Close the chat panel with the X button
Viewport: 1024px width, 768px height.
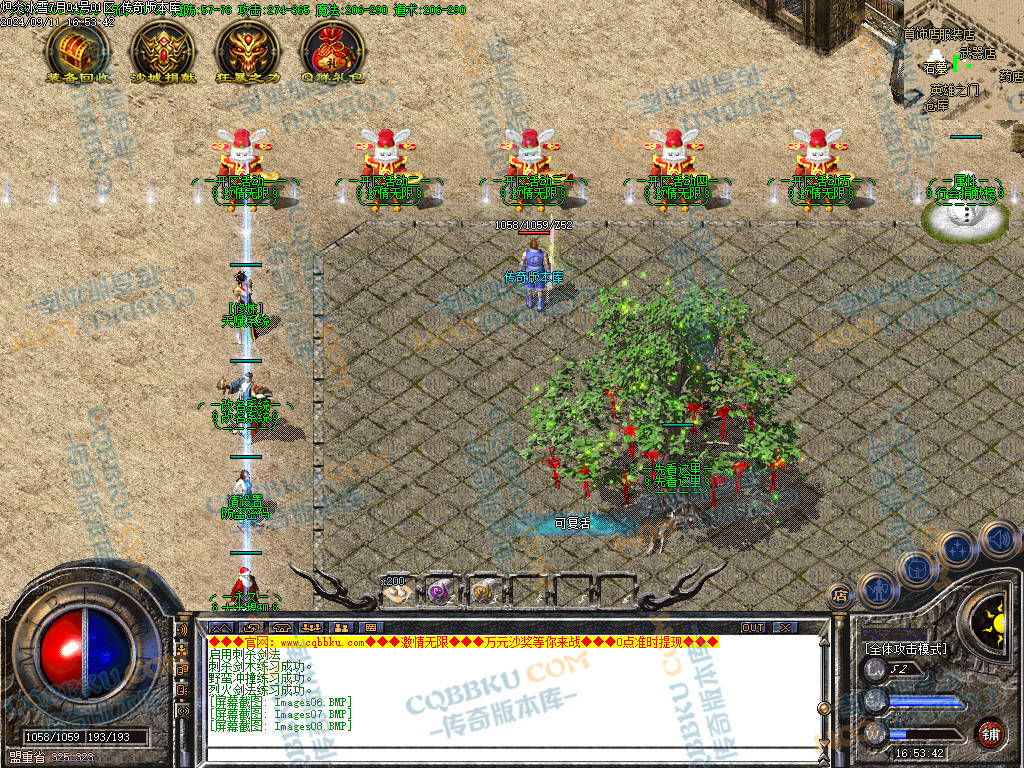[x=786, y=627]
